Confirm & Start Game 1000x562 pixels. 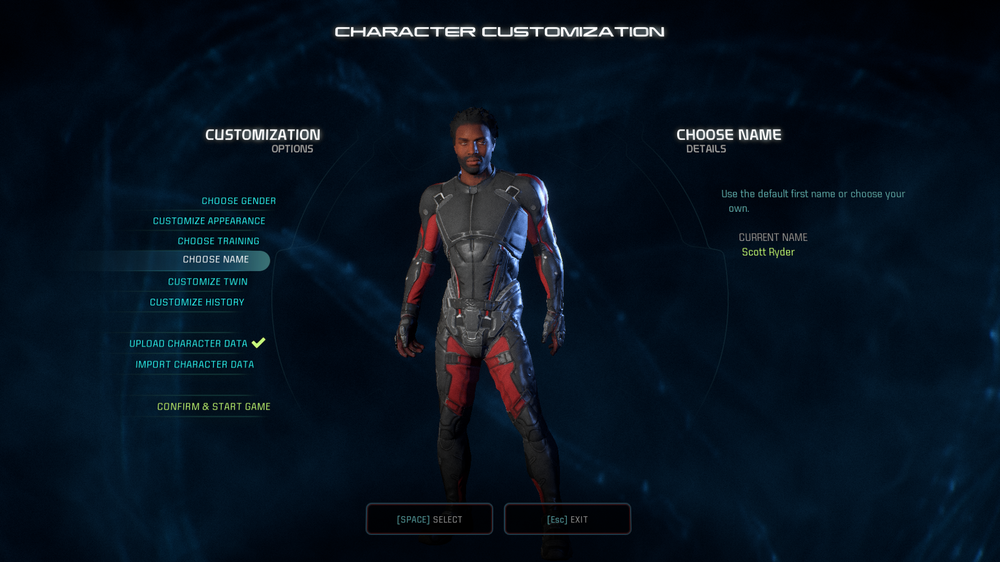[213, 407]
